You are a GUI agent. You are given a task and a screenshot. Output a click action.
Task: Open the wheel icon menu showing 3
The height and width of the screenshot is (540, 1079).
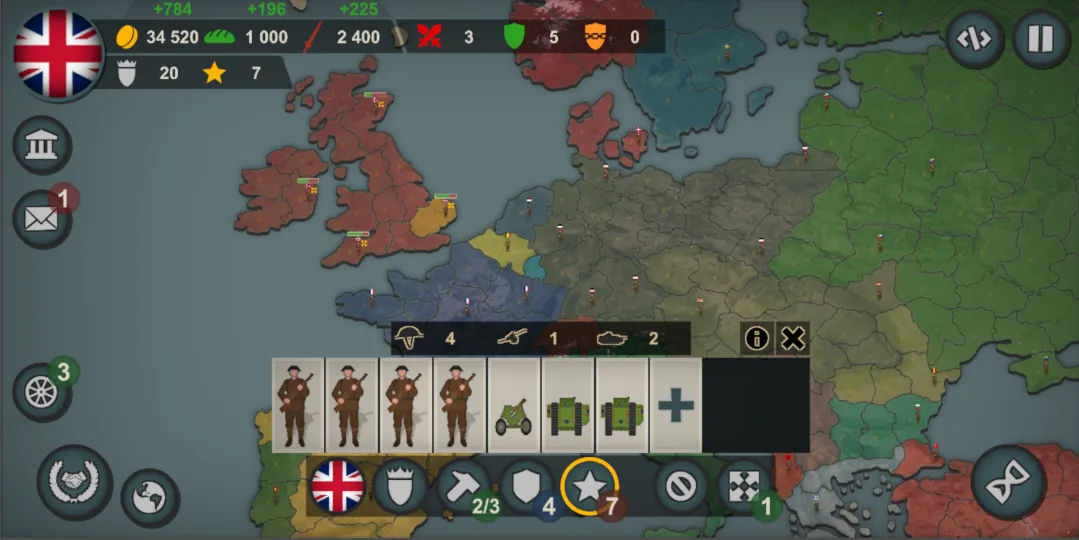point(43,391)
